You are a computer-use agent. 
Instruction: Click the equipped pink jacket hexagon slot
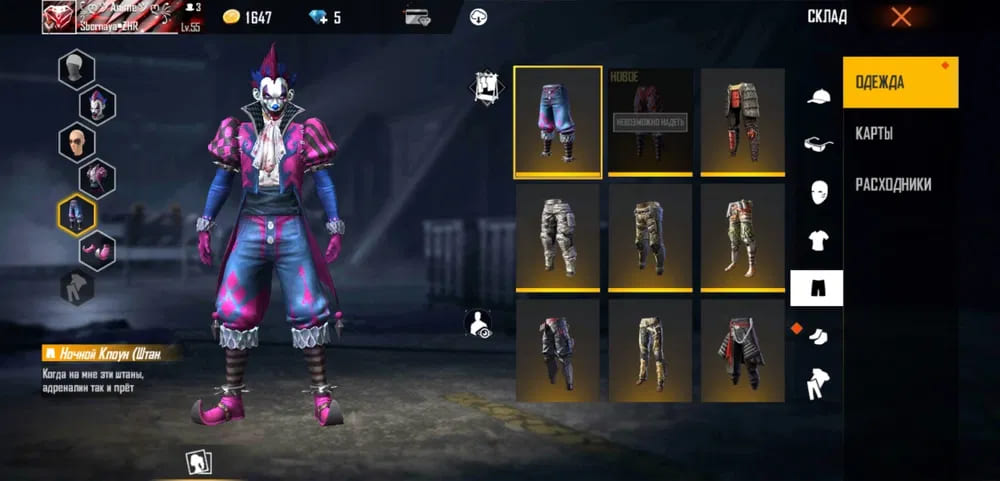[97, 177]
